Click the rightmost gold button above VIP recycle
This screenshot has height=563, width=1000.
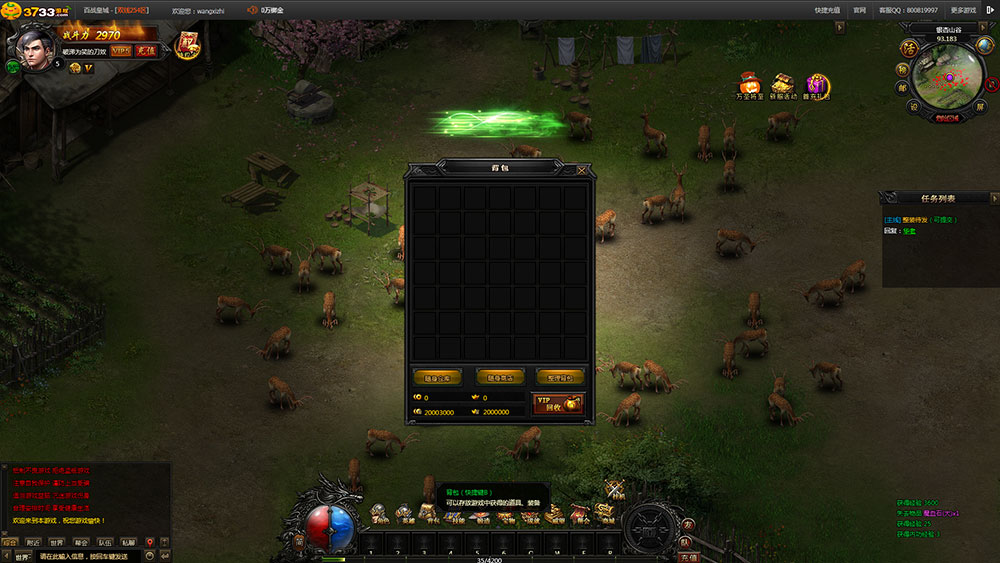[x=560, y=377]
